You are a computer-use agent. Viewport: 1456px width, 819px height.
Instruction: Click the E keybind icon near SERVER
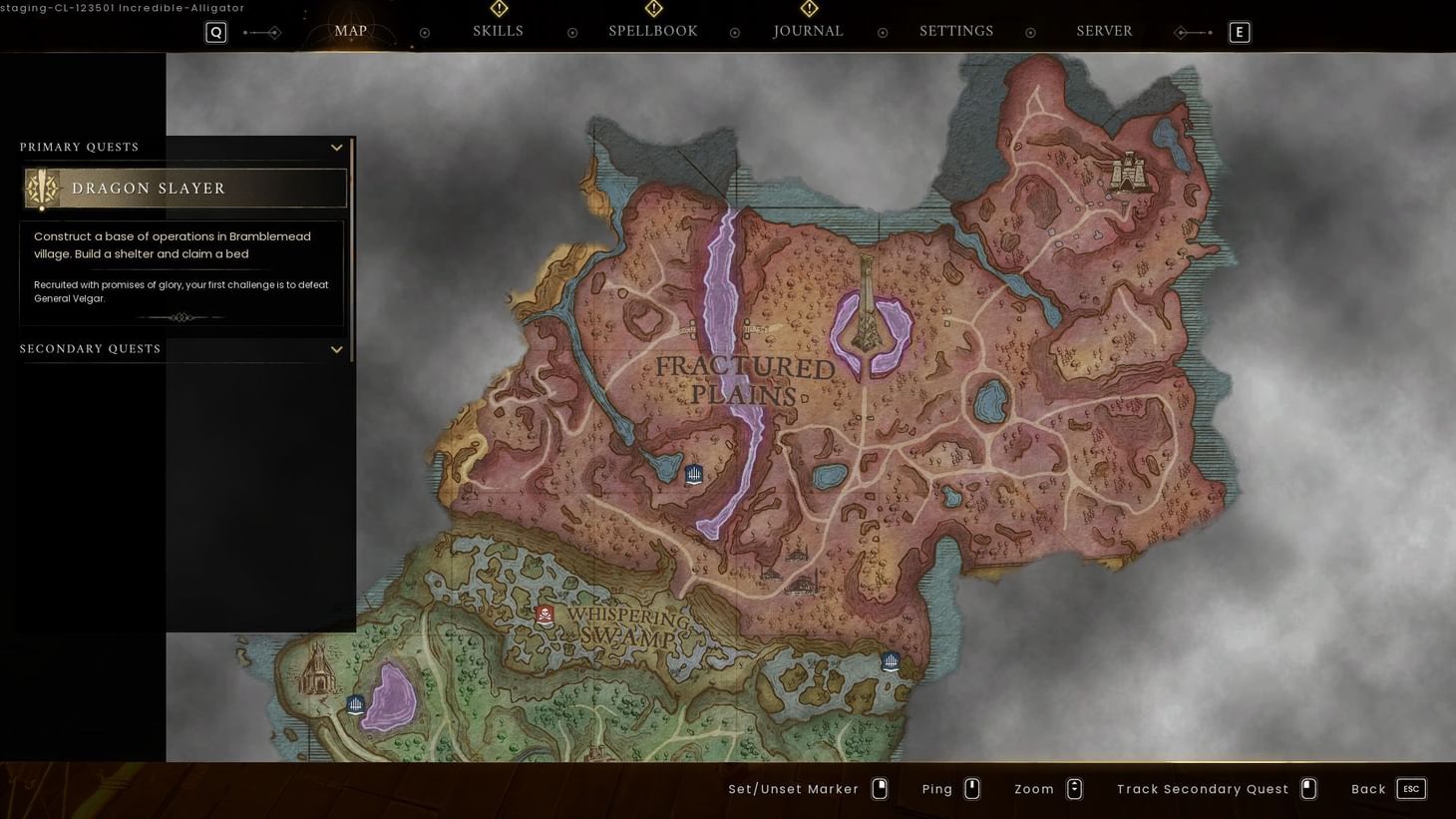pos(1239,32)
